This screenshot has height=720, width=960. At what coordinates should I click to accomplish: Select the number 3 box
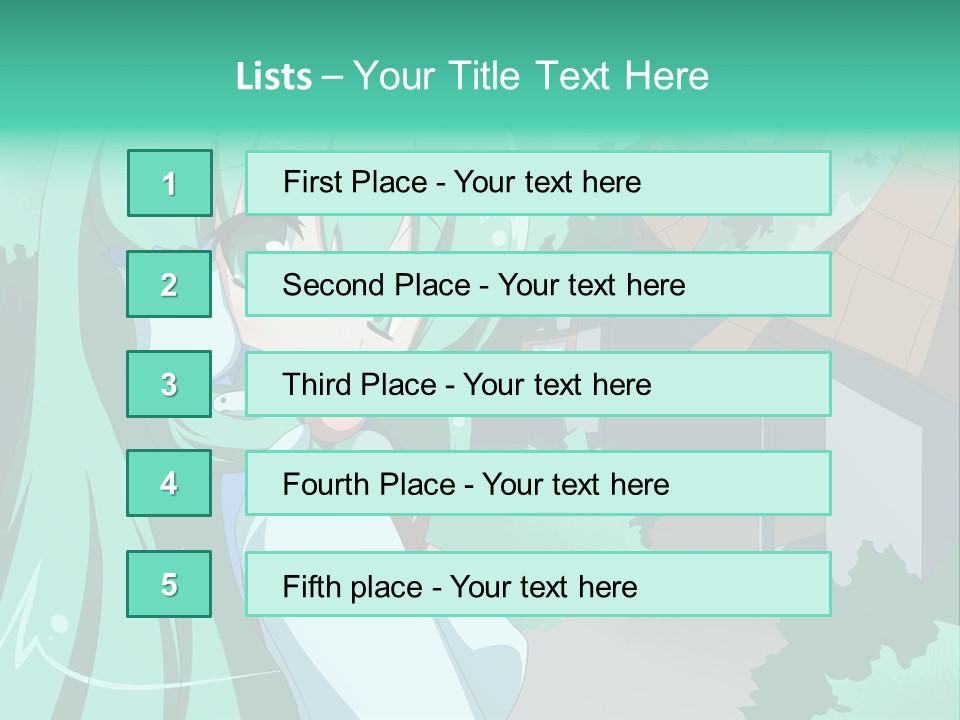coord(169,384)
